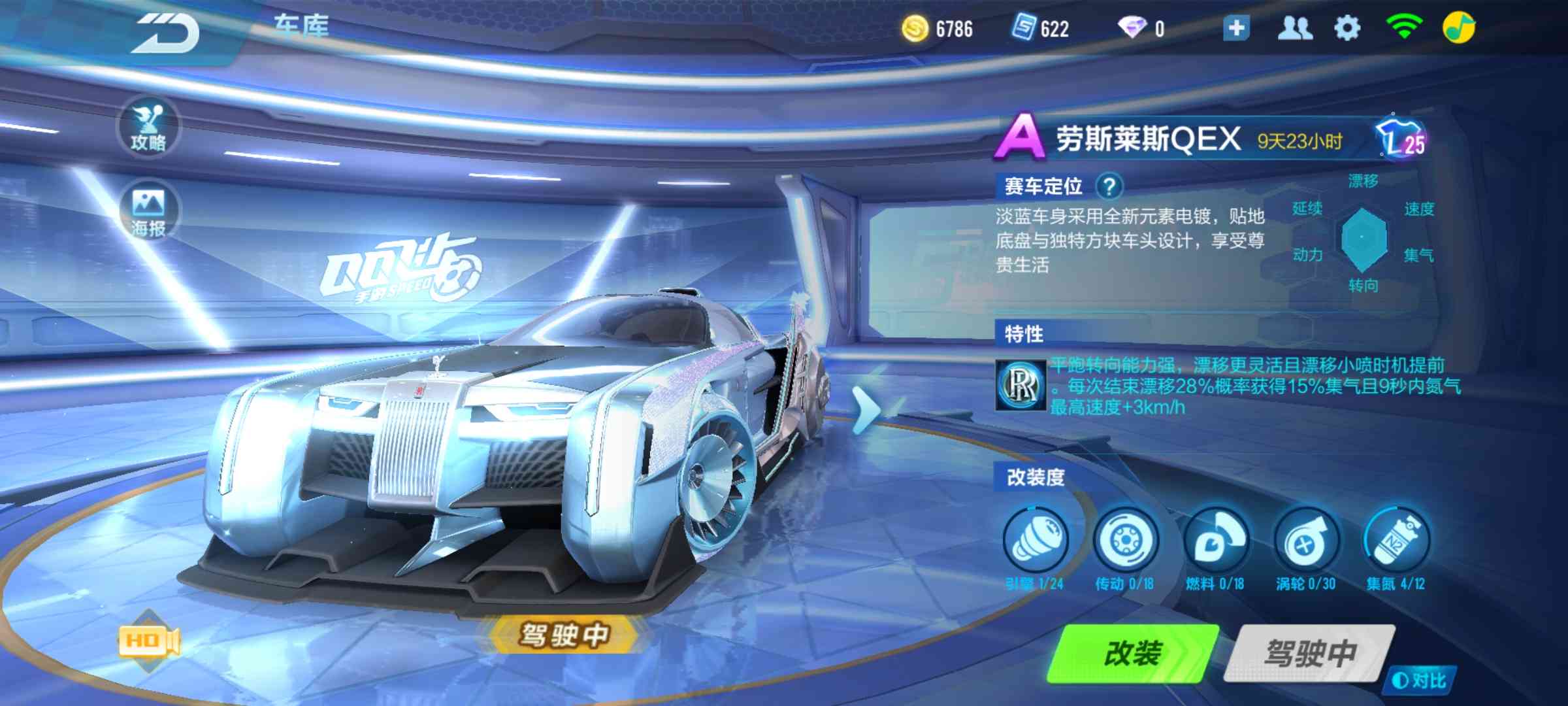
Task: Open the green 改装 modify button
Action: [1133, 653]
